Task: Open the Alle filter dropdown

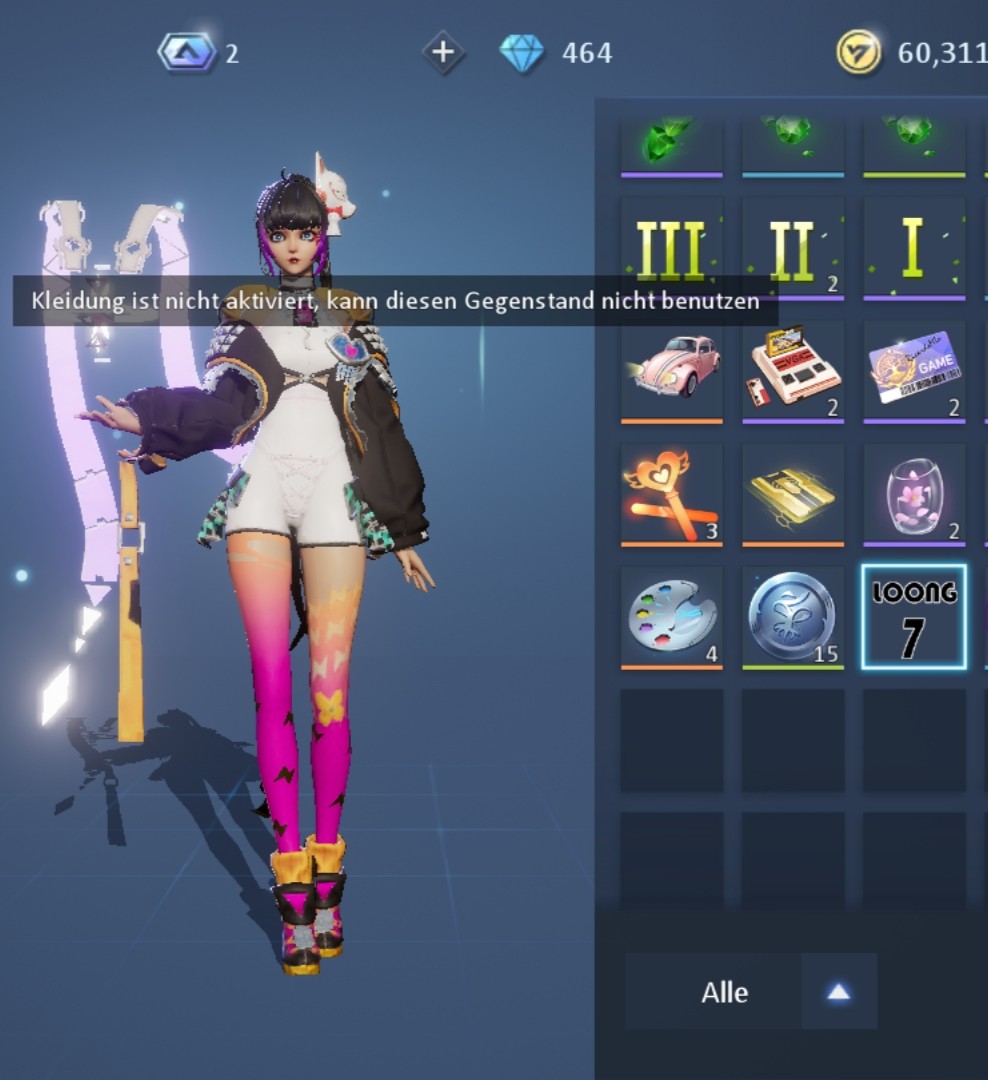Action: [x=751, y=992]
